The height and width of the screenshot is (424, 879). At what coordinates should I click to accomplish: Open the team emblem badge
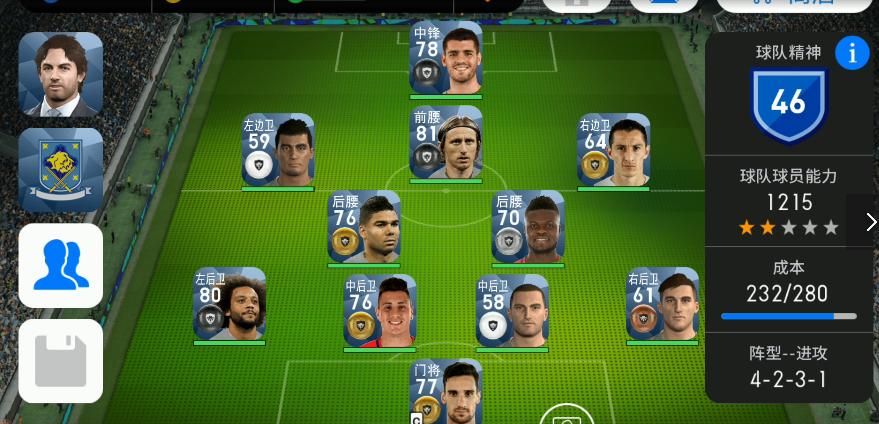[60, 169]
